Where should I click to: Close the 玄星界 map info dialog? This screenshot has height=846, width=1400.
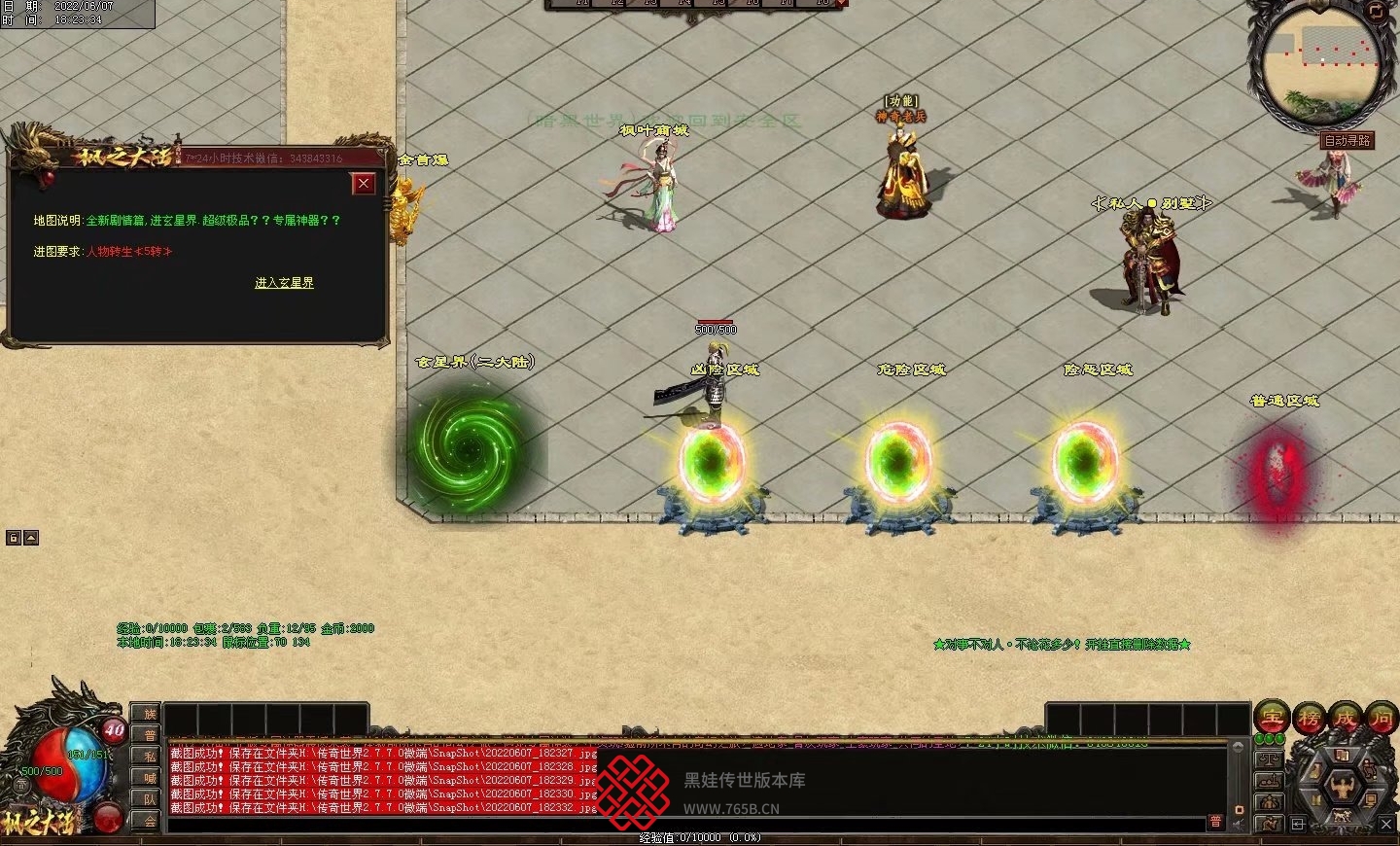pyautogui.click(x=364, y=183)
